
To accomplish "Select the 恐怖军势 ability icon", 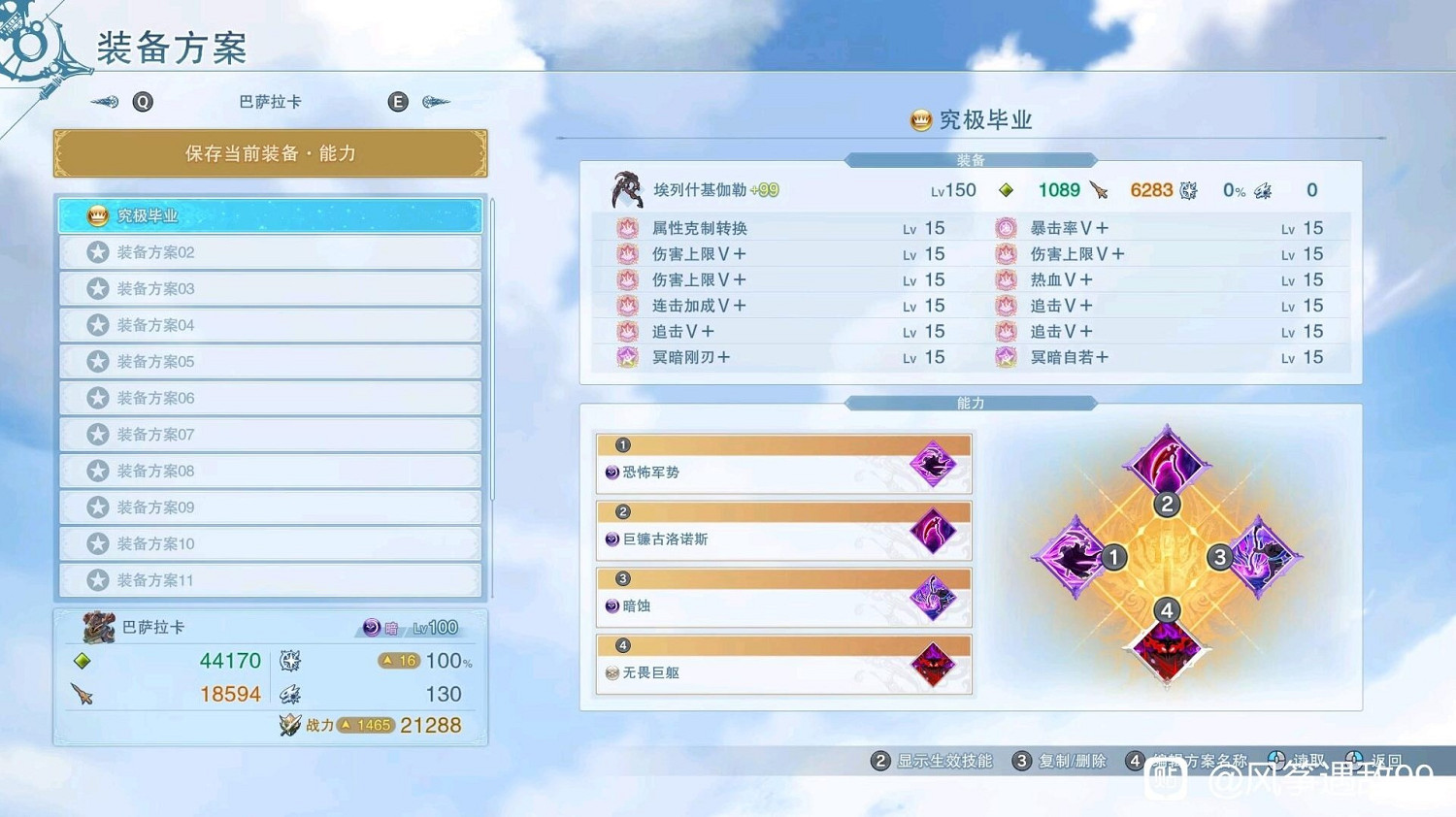I will click(x=934, y=464).
